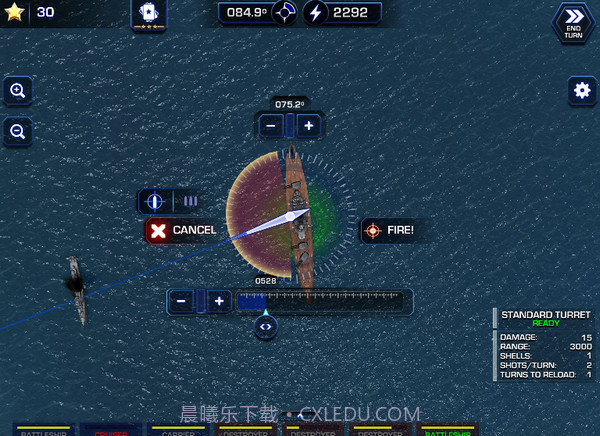Open the gear settings menu
Viewport: 600px width, 436px height.
tap(582, 90)
